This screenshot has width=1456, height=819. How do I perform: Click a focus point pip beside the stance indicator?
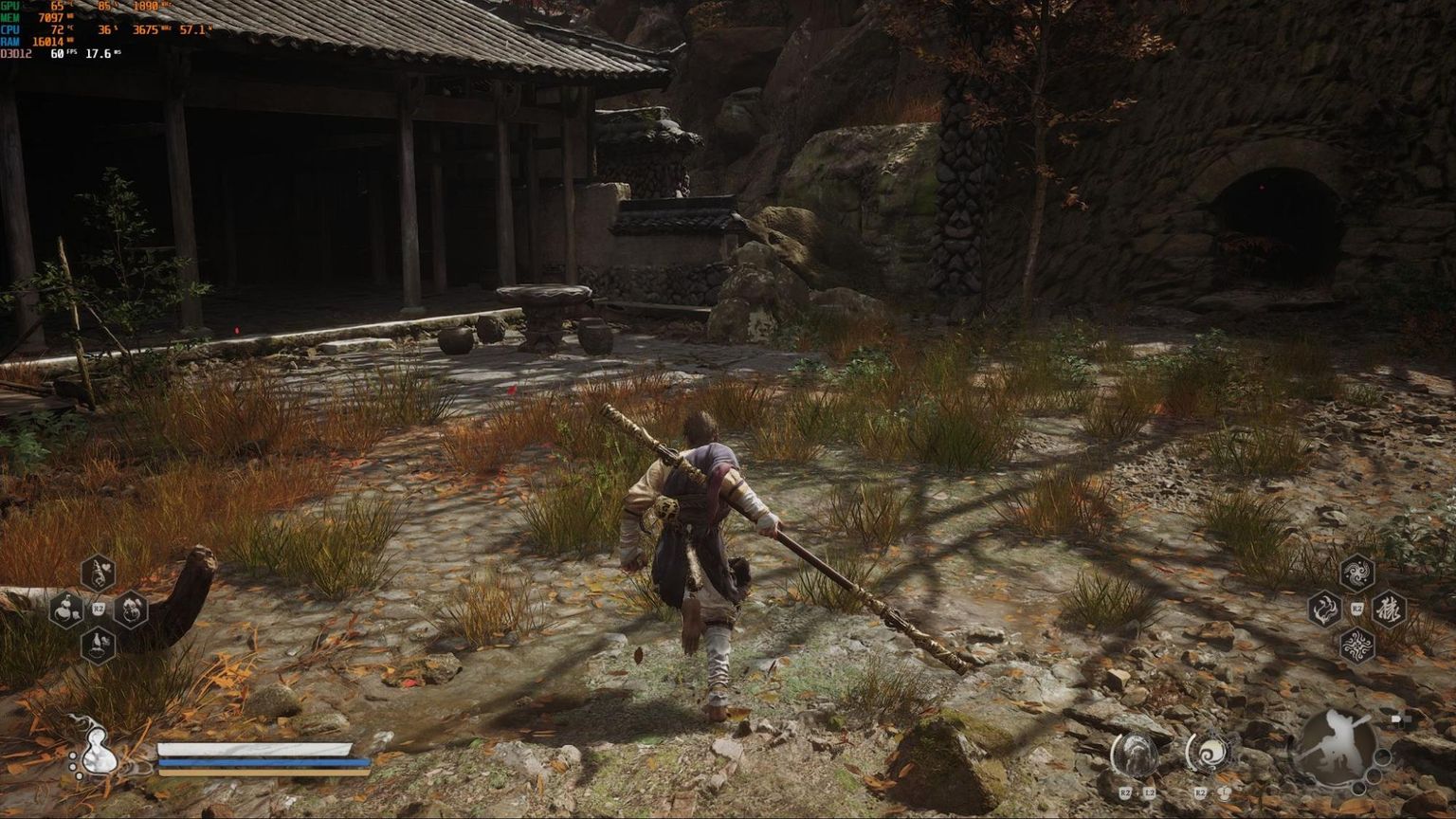(1382, 758)
